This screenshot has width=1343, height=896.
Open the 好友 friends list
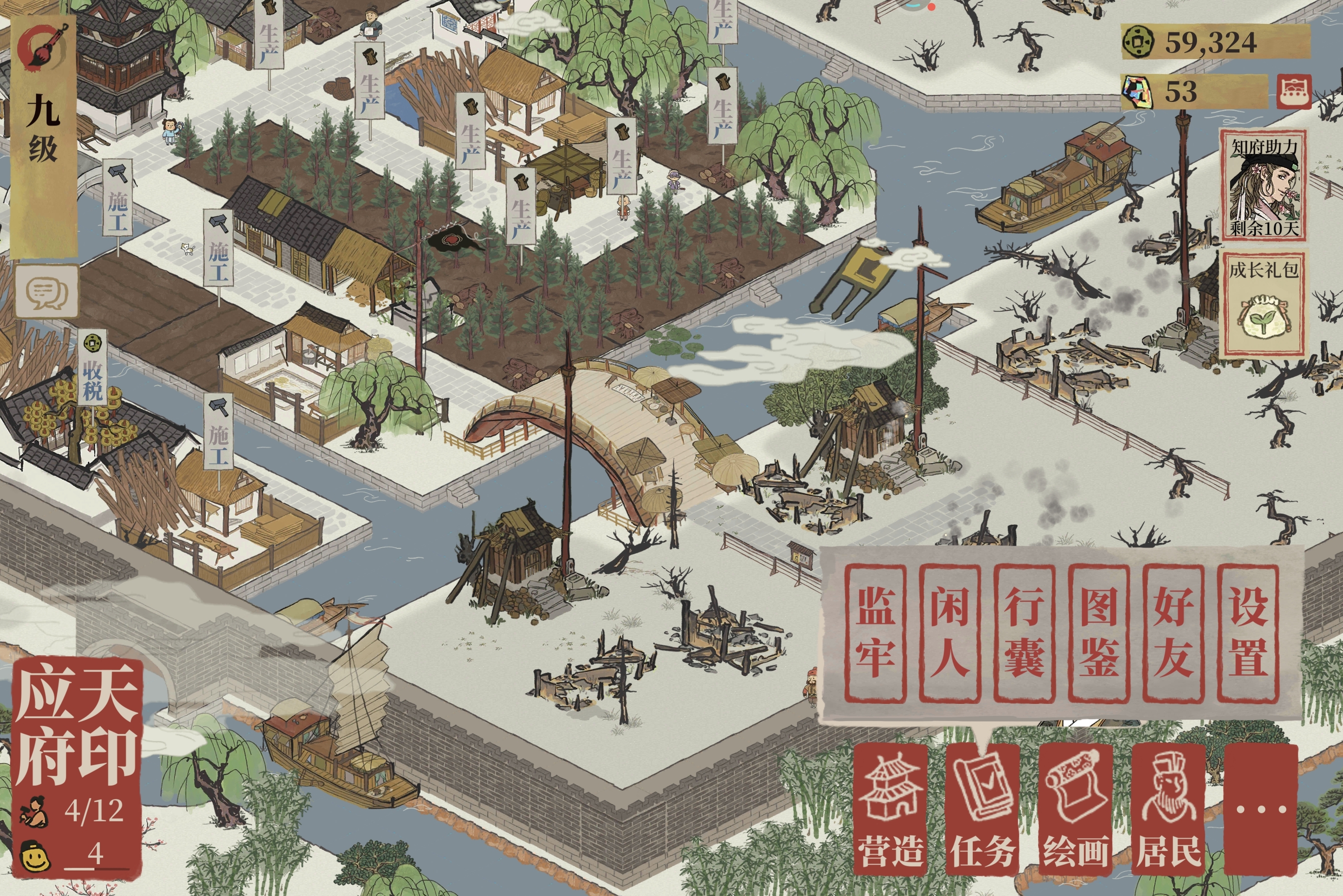(1173, 633)
